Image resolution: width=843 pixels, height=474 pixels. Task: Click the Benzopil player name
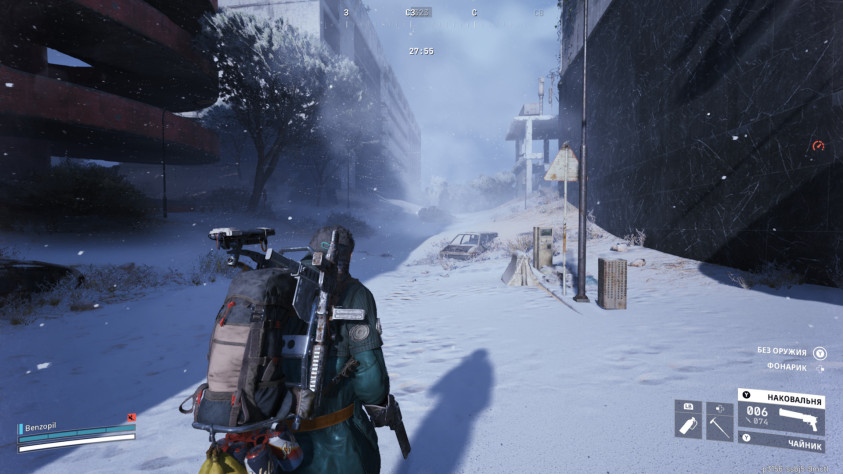(42, 425)
